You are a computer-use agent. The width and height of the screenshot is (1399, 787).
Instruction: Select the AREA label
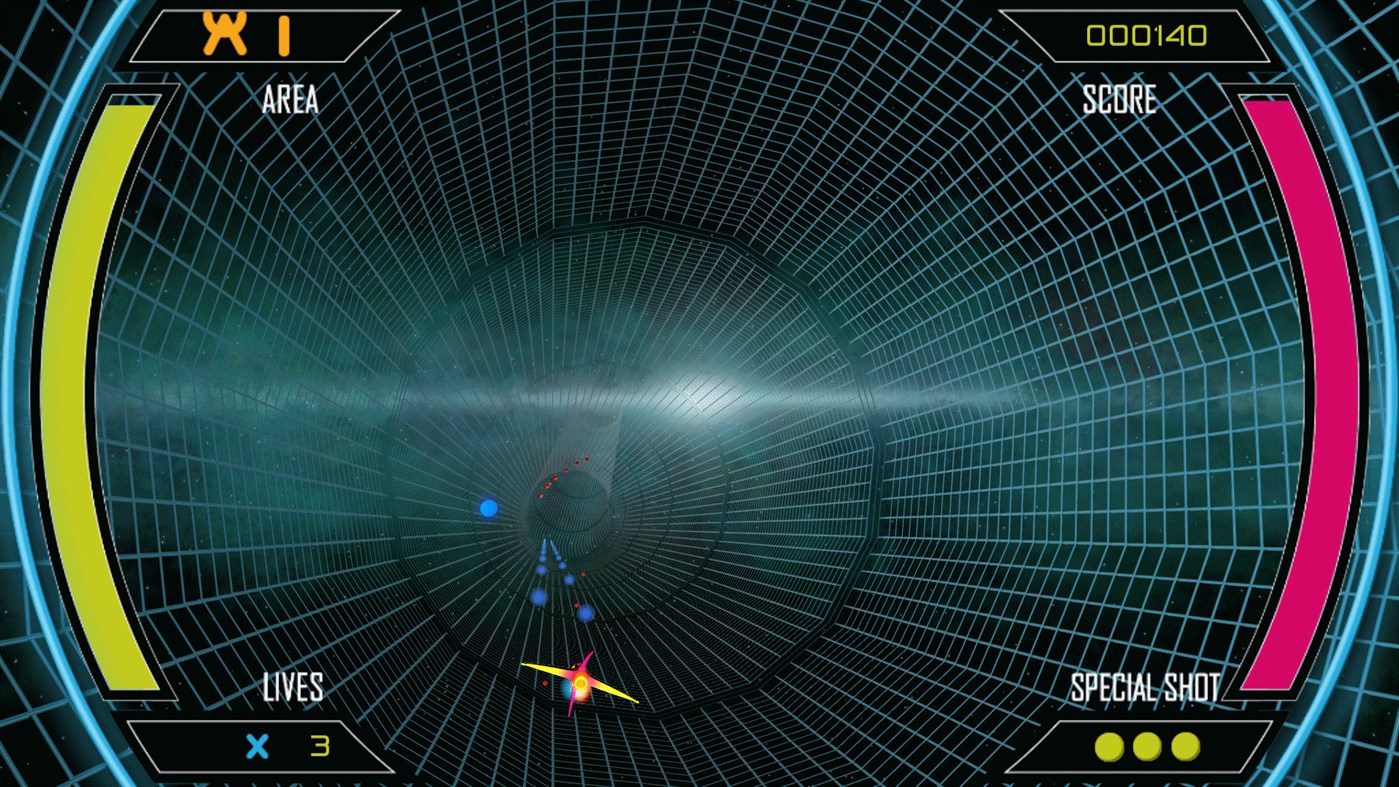(x=288, y=99)
